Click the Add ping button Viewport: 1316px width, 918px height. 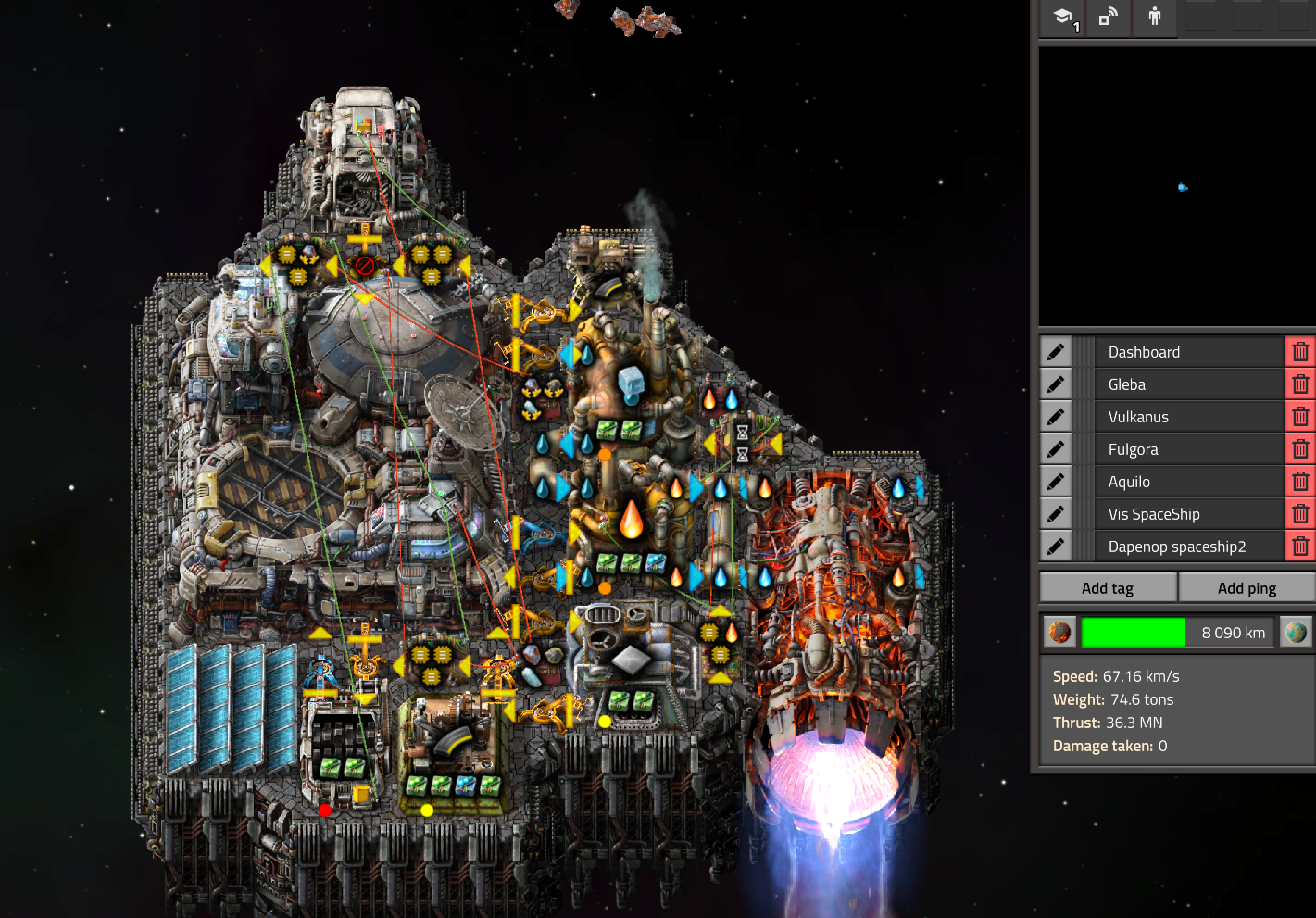point(1247,588)
